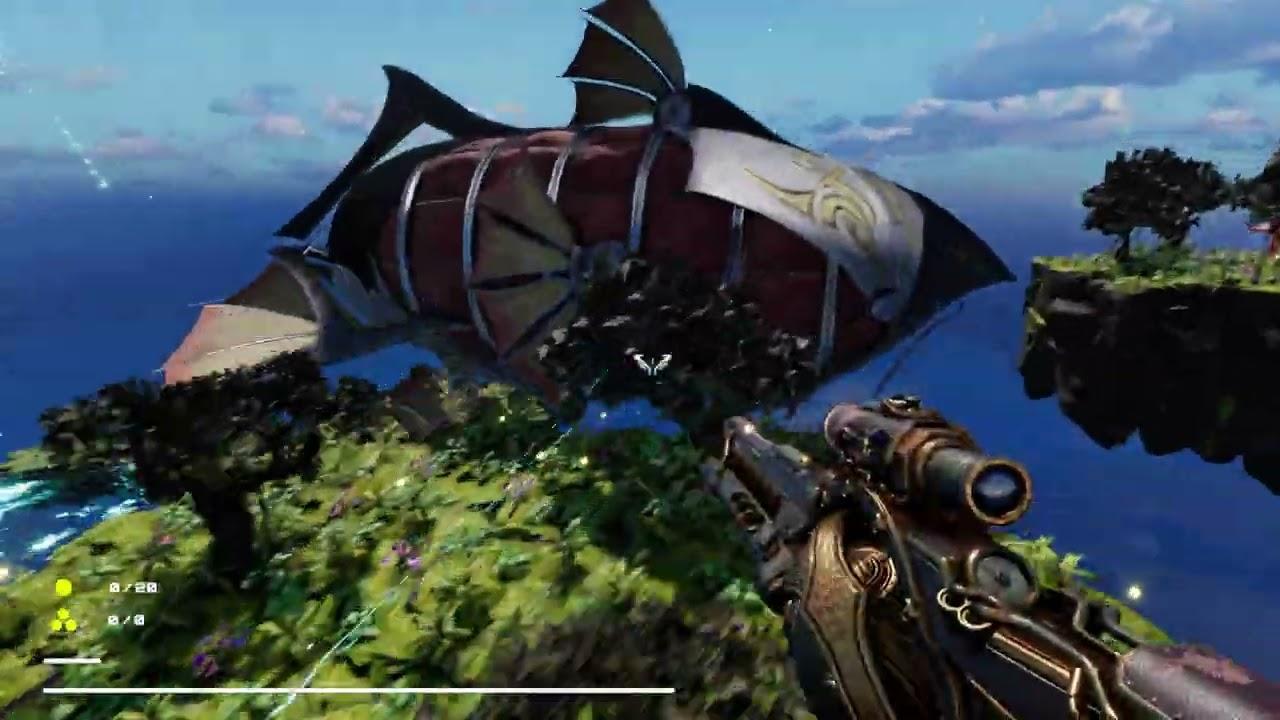
Task: Click the tri-orb collectible icon
Action: pyautogui.click(x=65, y=619)
